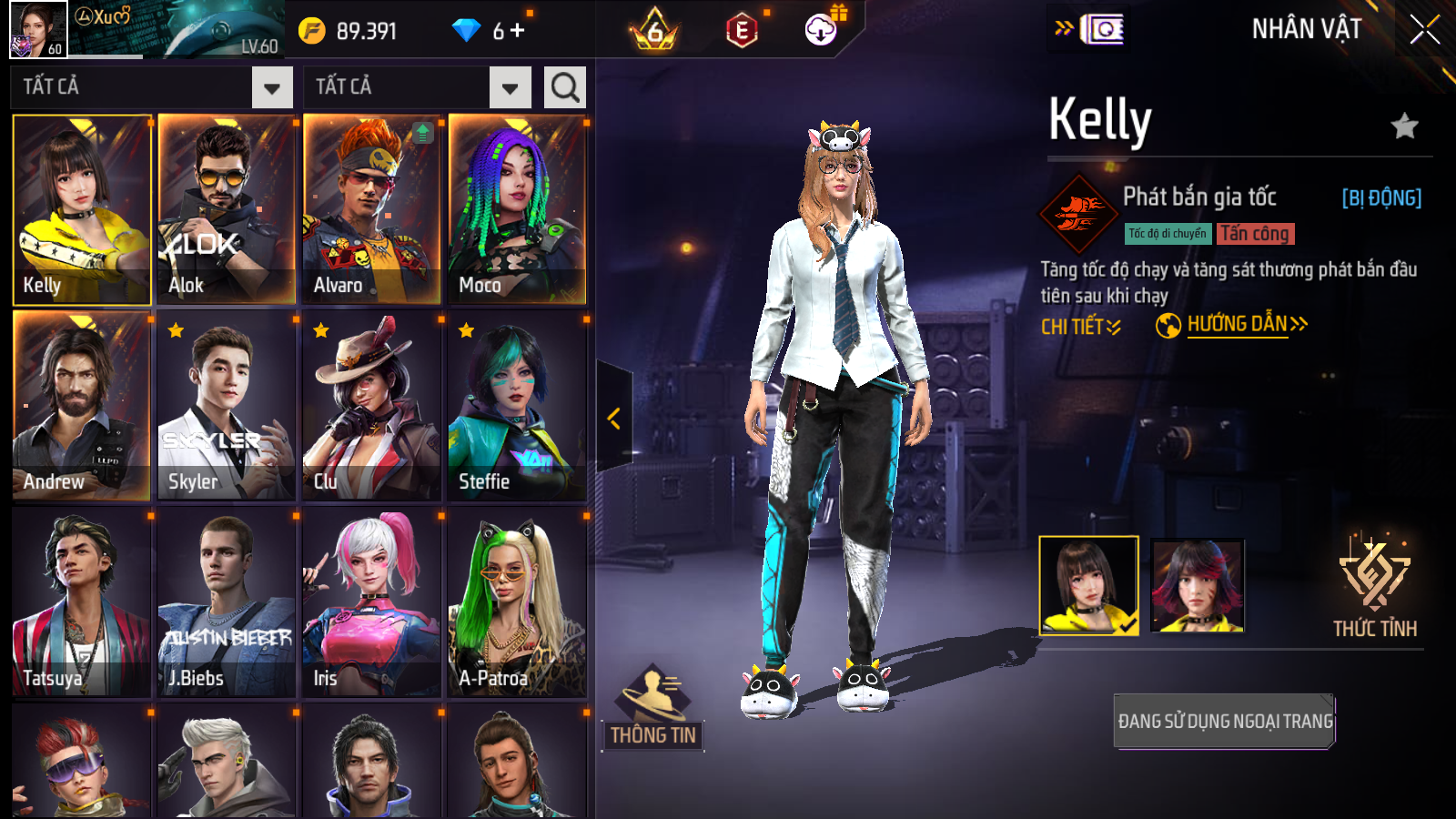Screen dimensions: 1456x819
Task: Open the character search magnifier
Action: point(564,87)
